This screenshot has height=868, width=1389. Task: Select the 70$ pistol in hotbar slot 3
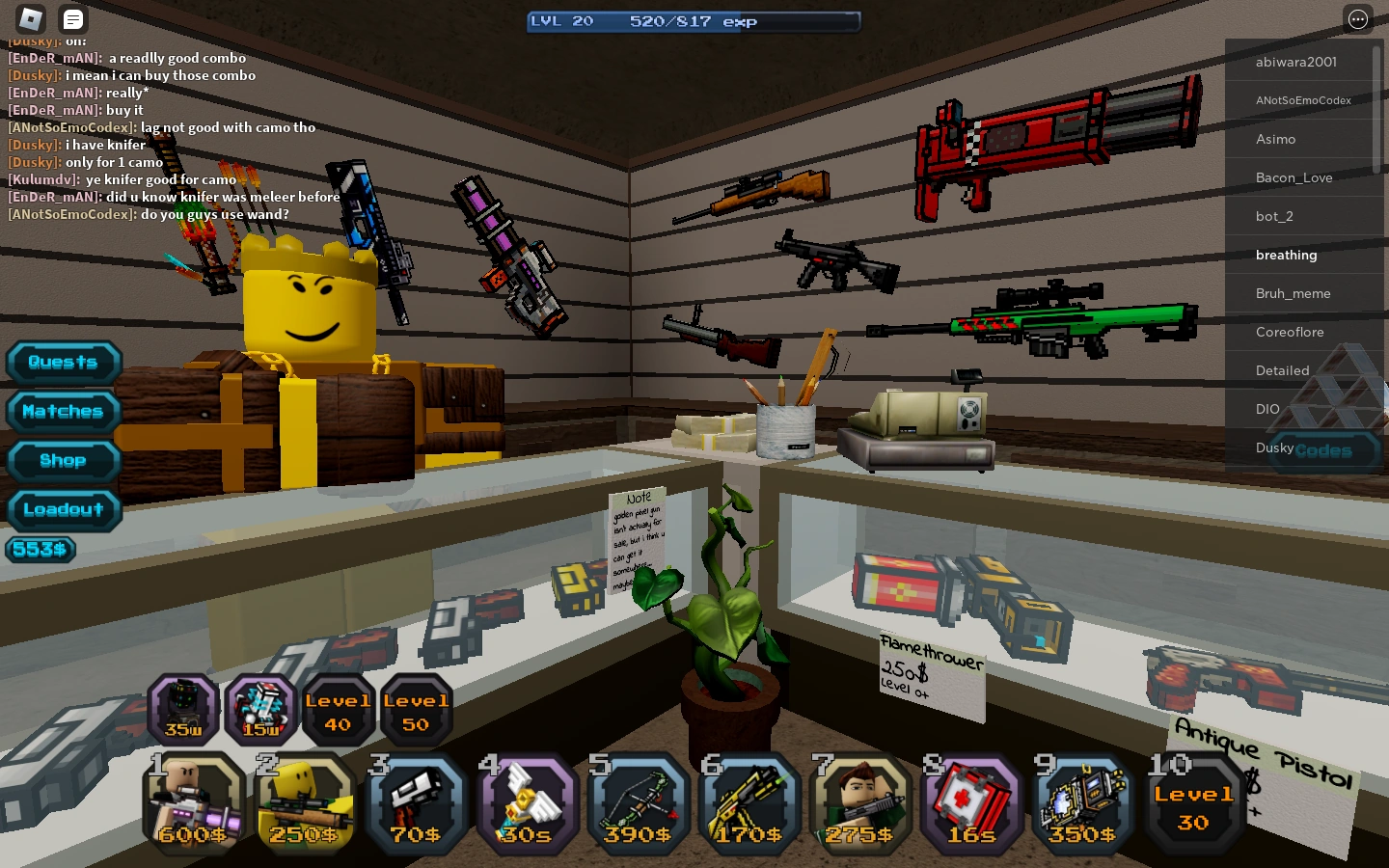click(x=416, y=803)
